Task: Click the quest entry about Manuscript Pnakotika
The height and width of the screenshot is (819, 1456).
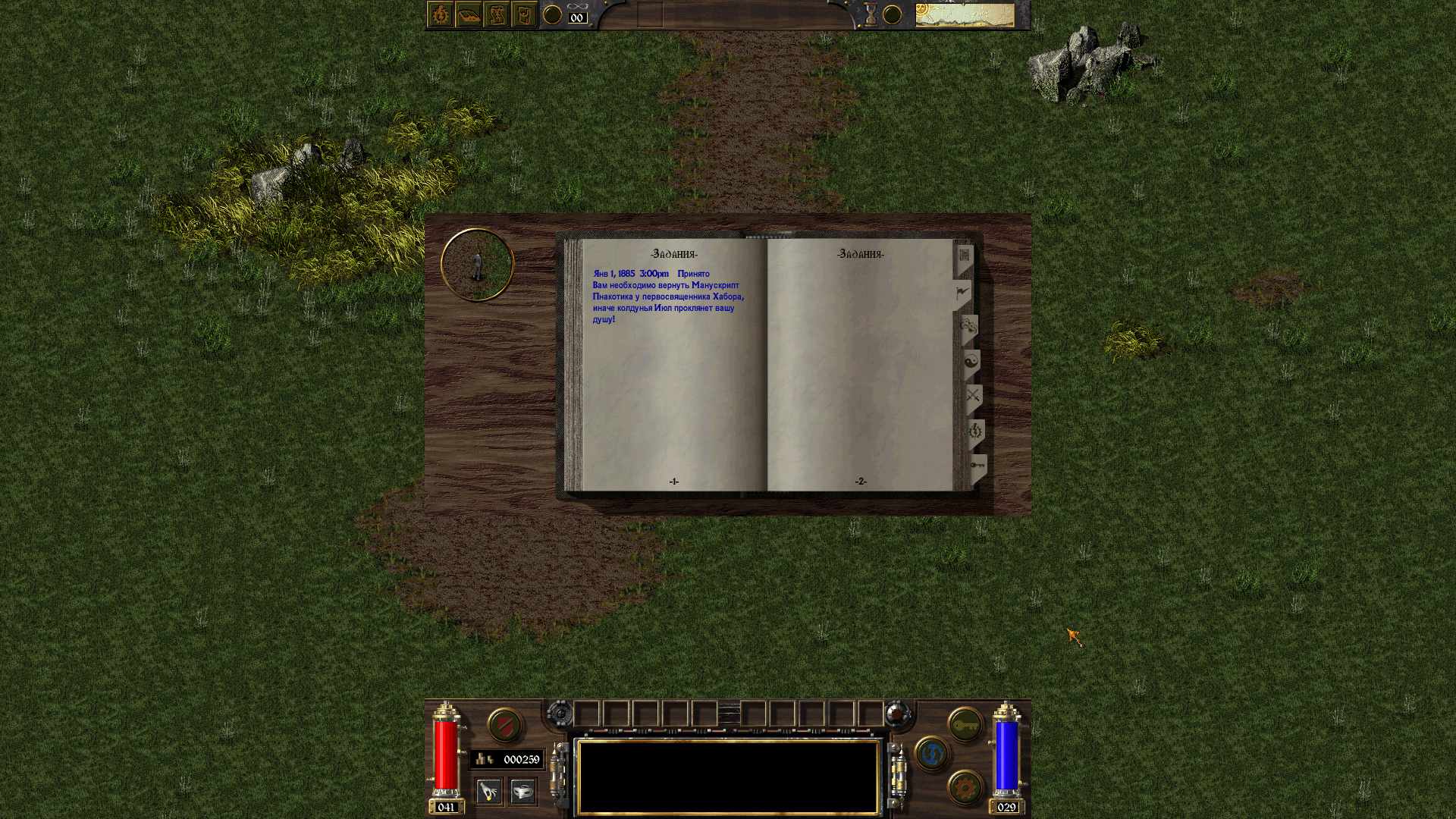Action: pyautogui.click(x=667, y=296)
